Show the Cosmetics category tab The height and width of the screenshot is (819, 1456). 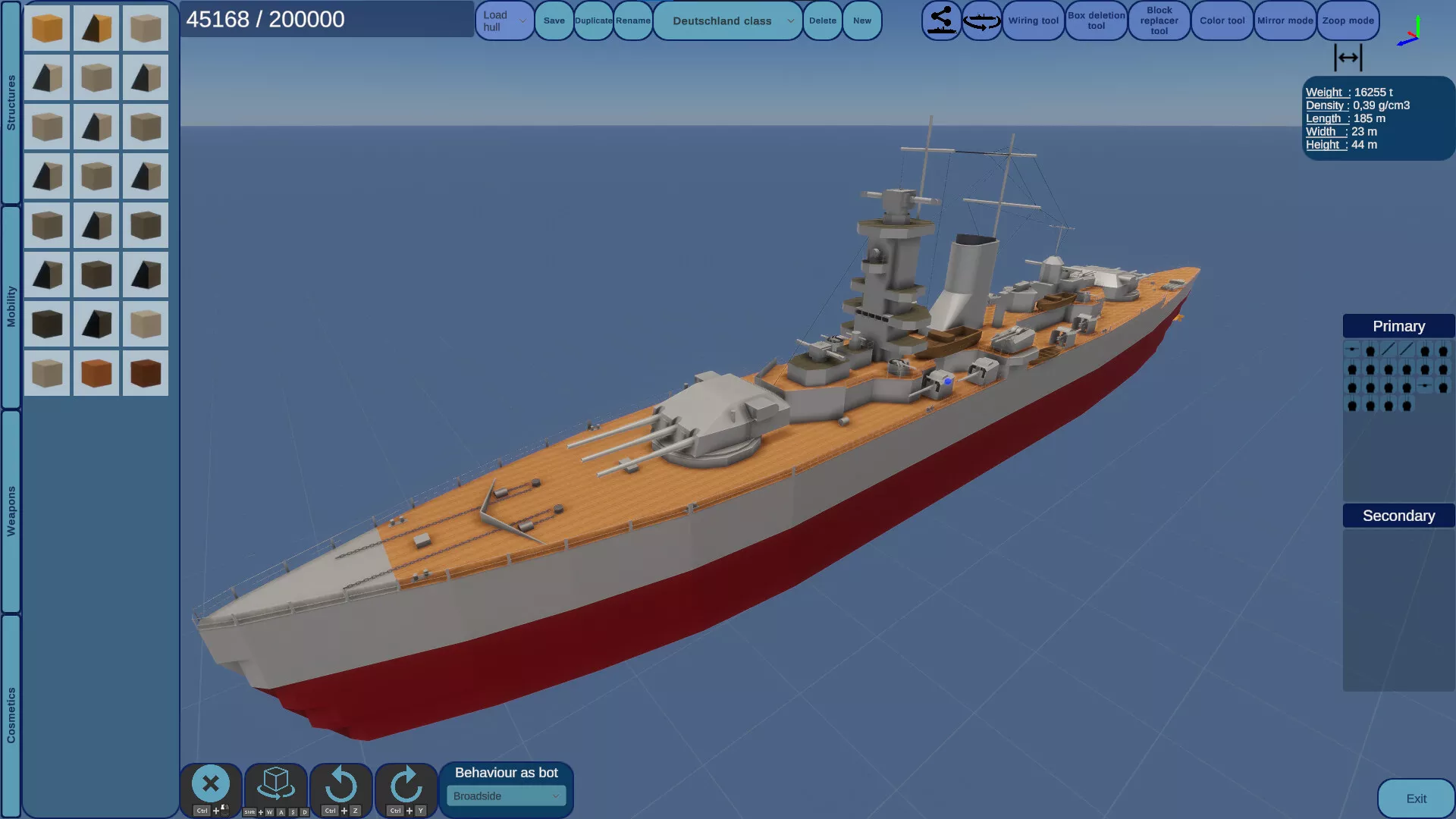pyautogui.click(x=11, y=715)
